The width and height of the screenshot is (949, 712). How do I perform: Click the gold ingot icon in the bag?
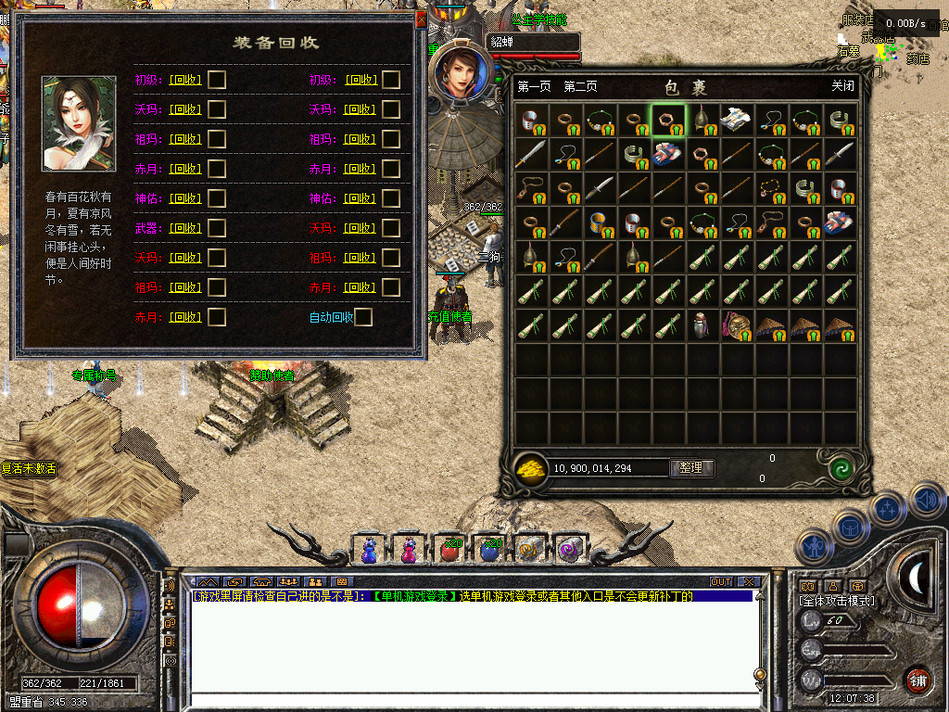[532, 469]
